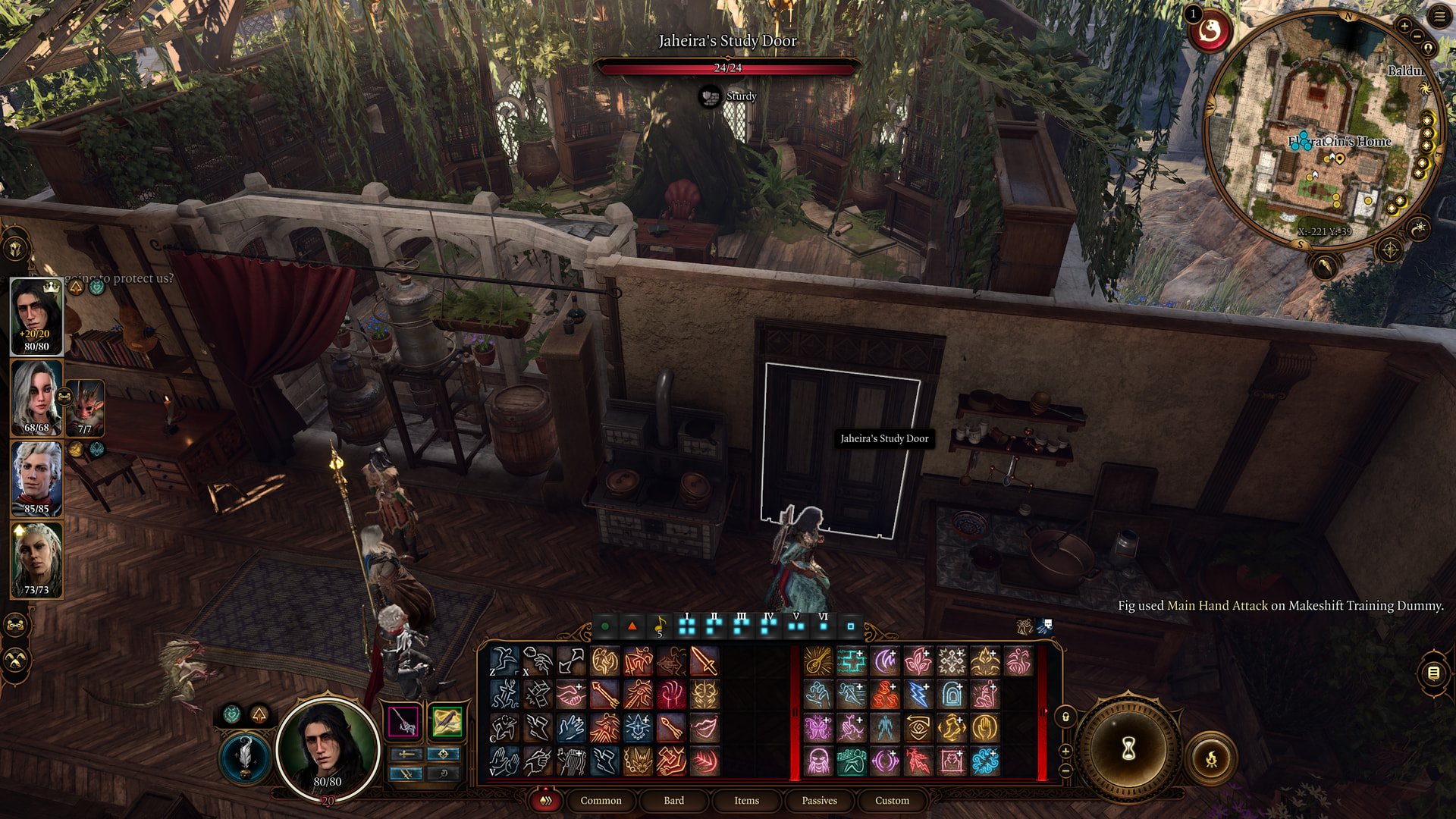Switch to the Common hotbar tab
This screenshot has width=1456, height=819.
[x=601, y=800]
